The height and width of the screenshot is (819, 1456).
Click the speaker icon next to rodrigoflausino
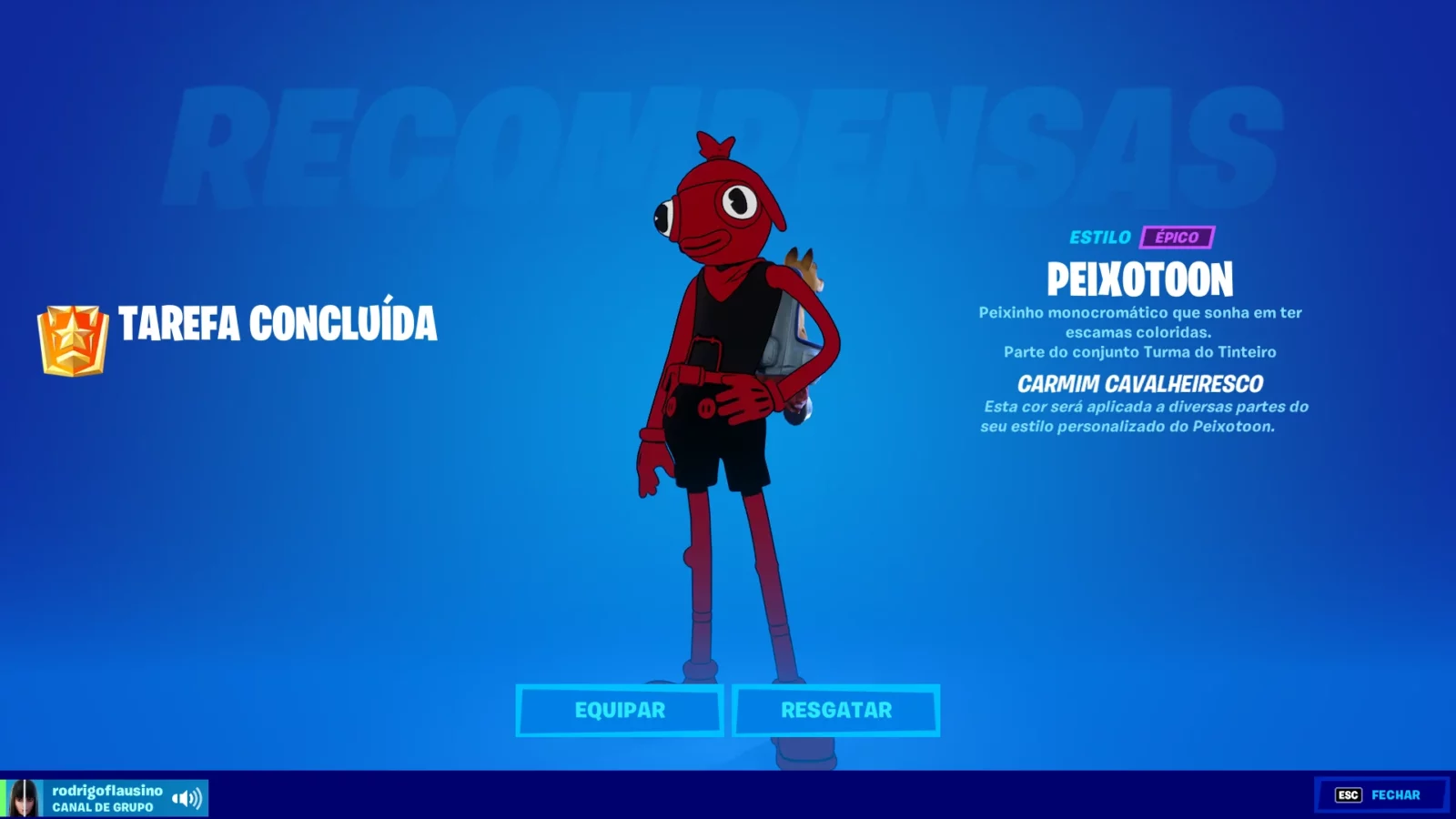coord(187,796)
